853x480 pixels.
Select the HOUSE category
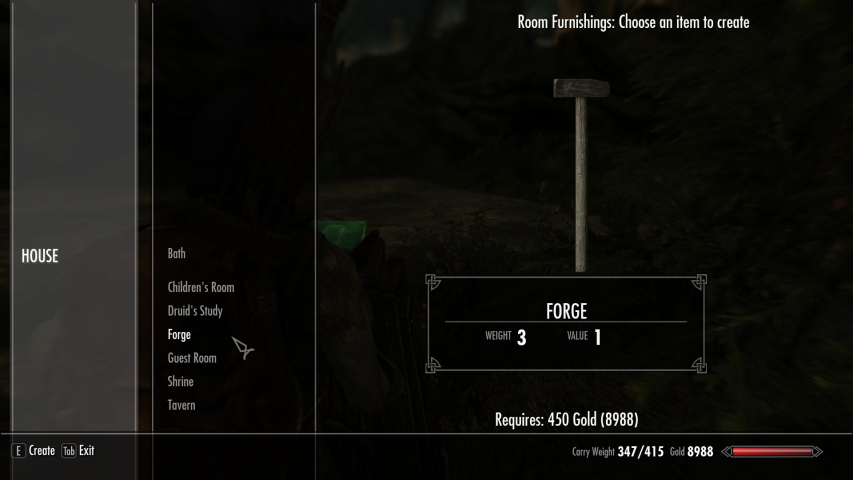[40, 256]
